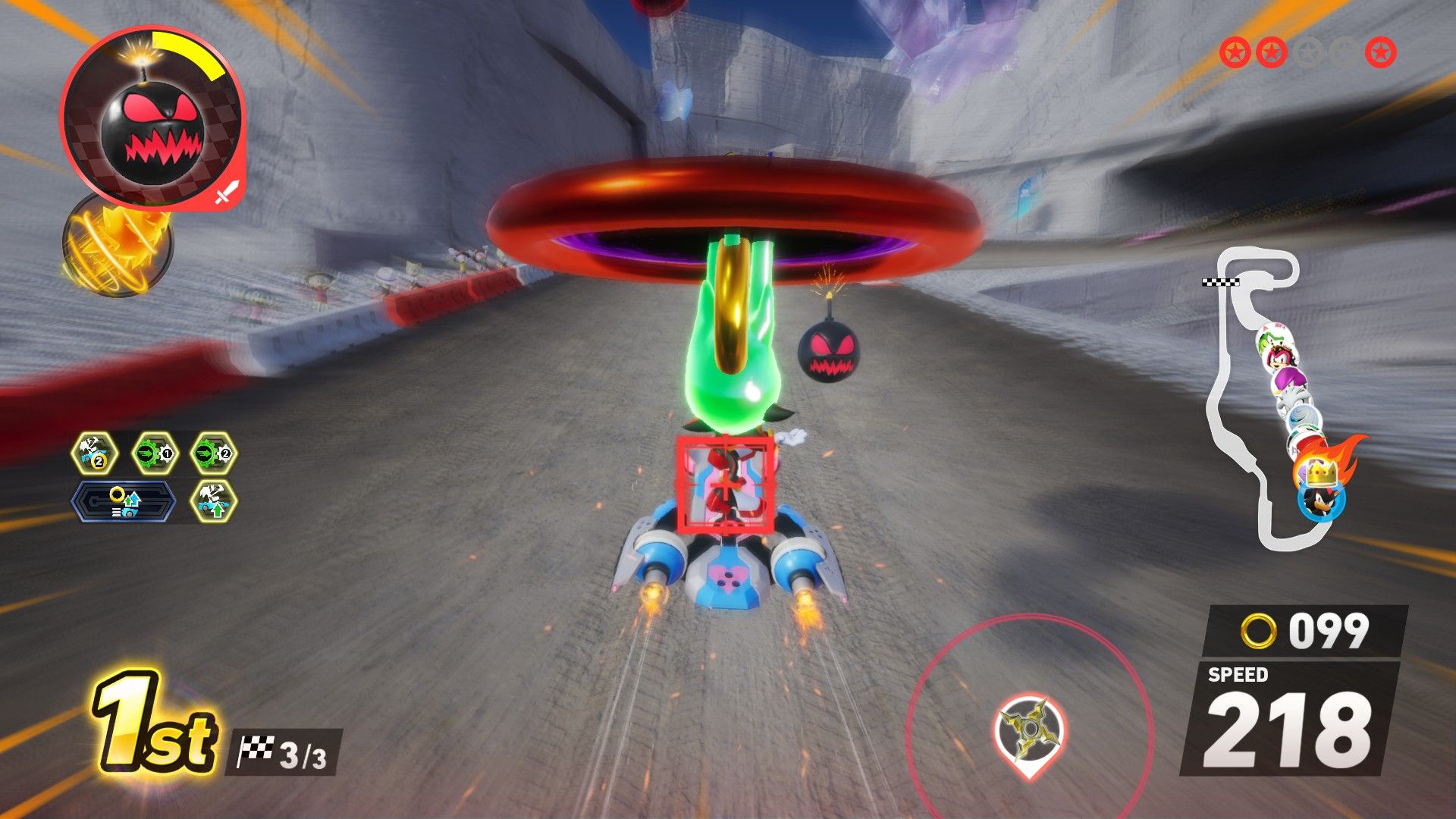The height and width of the screenshot is (819, 1456).
Task: Choose the kart gadget with green up arrow
Action: click(x=212, y=501)
